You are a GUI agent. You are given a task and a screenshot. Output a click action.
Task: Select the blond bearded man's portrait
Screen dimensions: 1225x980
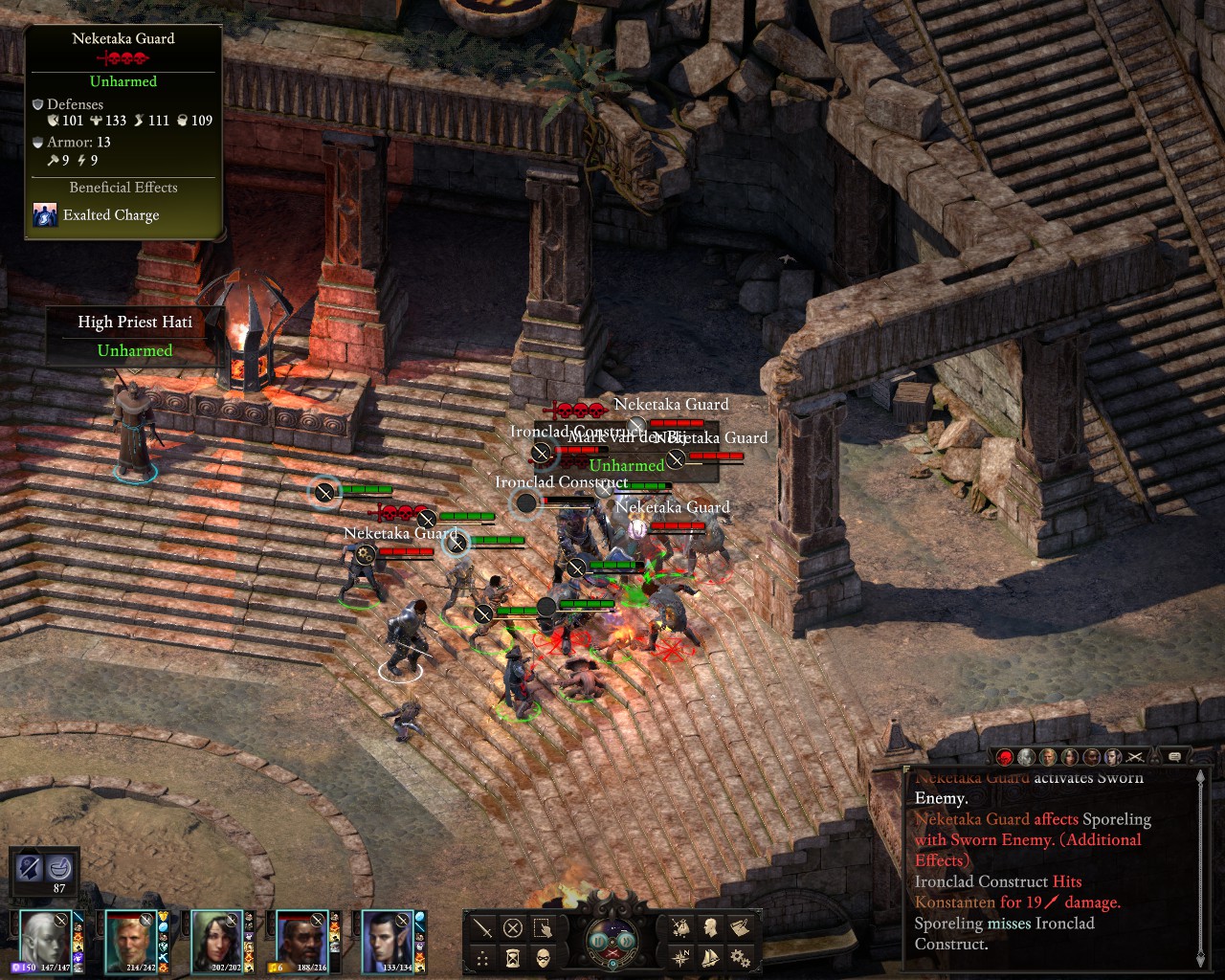coord(130,939)
